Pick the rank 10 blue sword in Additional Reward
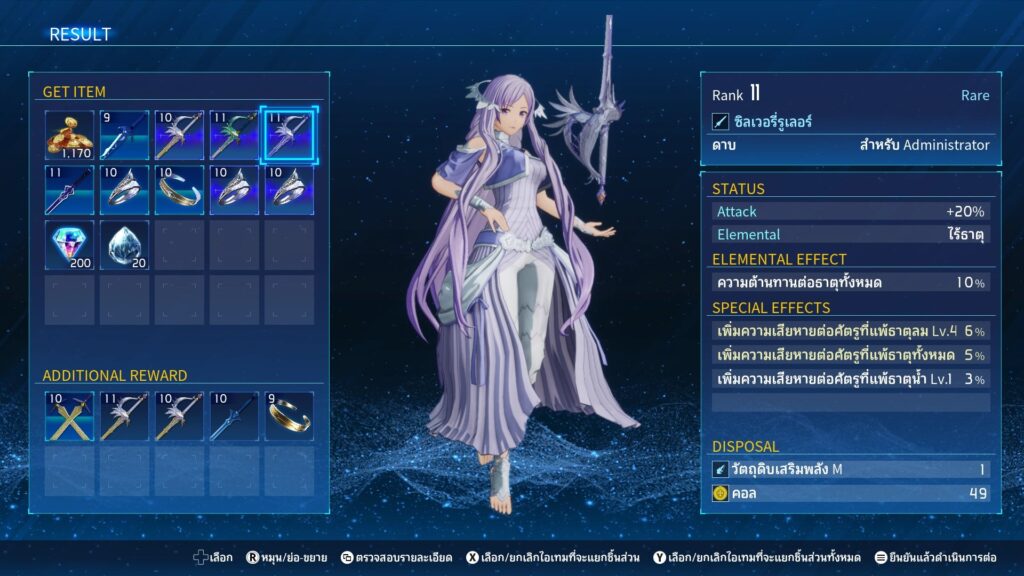Viewport: 1024px width, 576px height. click(234, 417)
